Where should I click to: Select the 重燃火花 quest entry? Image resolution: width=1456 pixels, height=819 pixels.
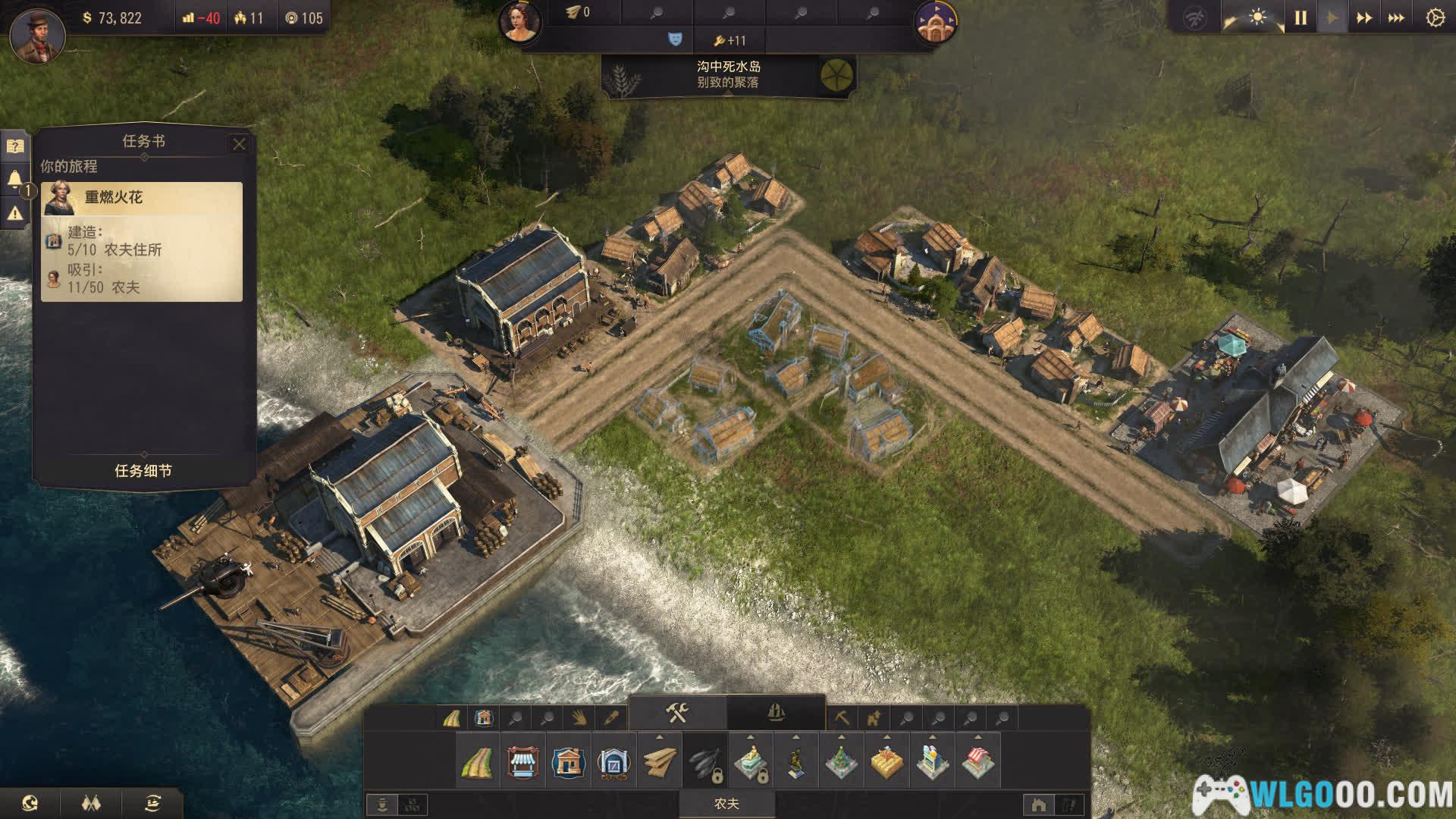tap(143, 198)
